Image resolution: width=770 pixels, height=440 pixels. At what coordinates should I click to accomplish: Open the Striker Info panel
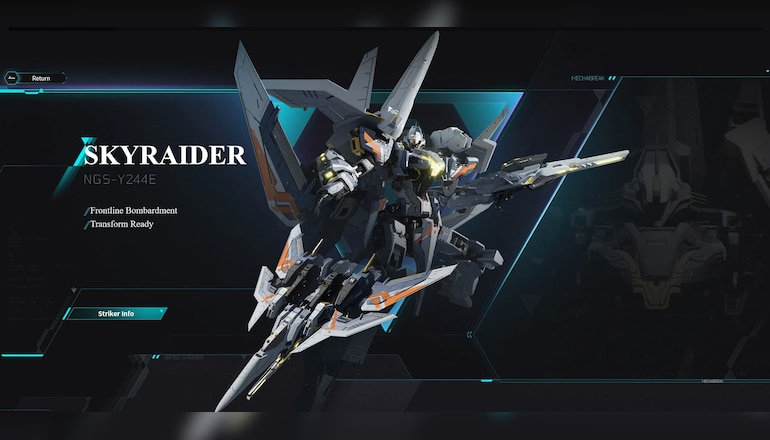(x=116, y=314)
